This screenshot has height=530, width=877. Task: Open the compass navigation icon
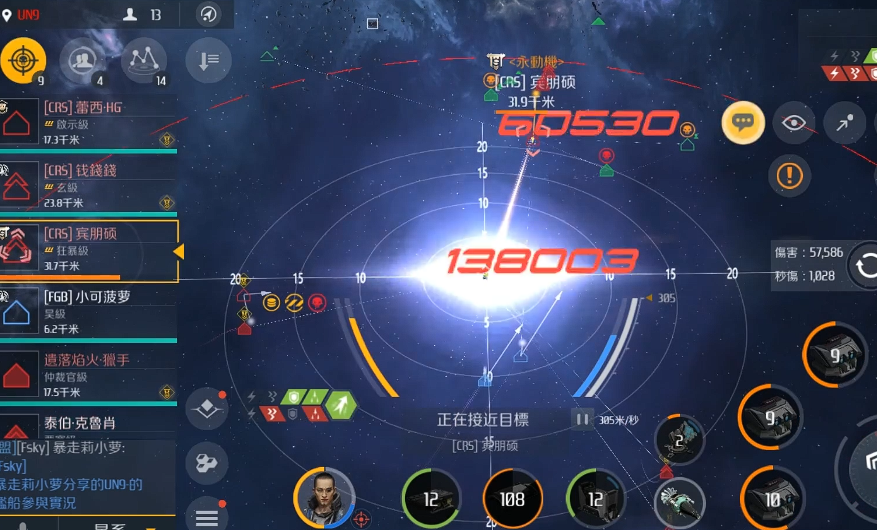click(208, 14)
